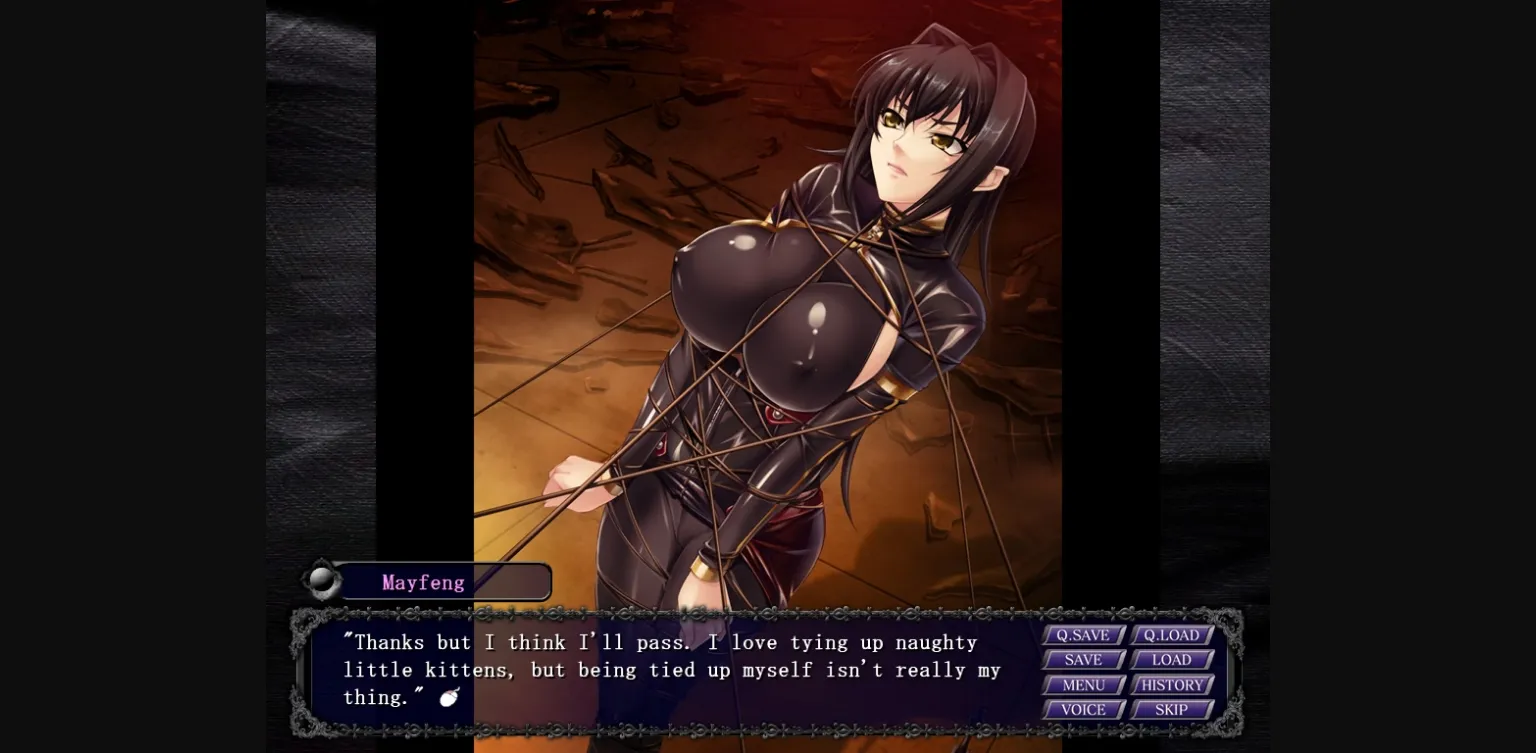Quick save the game with Q.SAVE
This screenshot has height=753, width=1536.
tap(1083, 635)
